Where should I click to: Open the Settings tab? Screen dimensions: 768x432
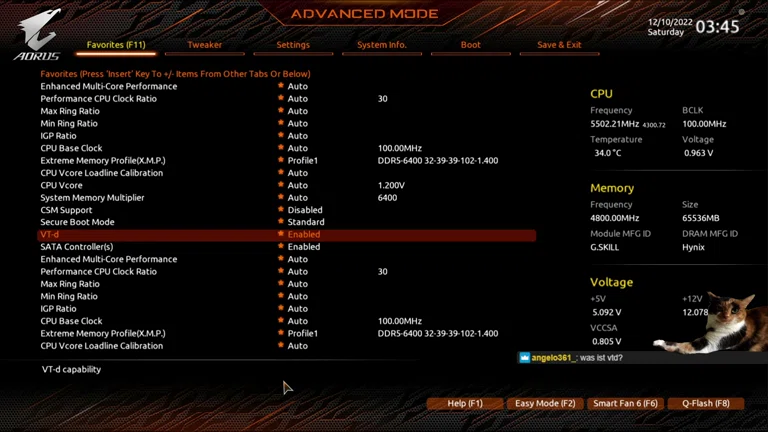point(293,45)
